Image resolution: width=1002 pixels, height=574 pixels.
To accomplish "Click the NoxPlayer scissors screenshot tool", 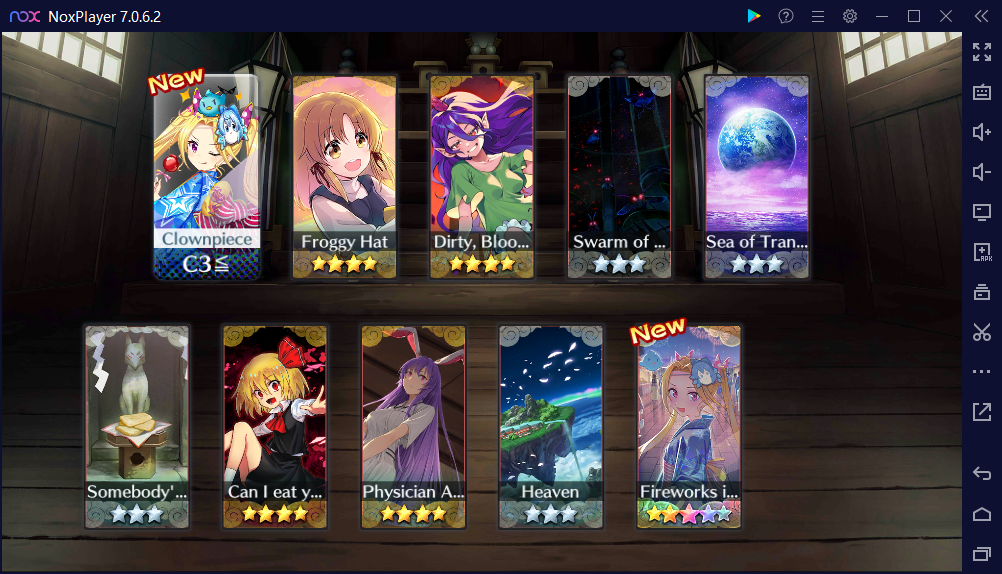I will (981, 332).
